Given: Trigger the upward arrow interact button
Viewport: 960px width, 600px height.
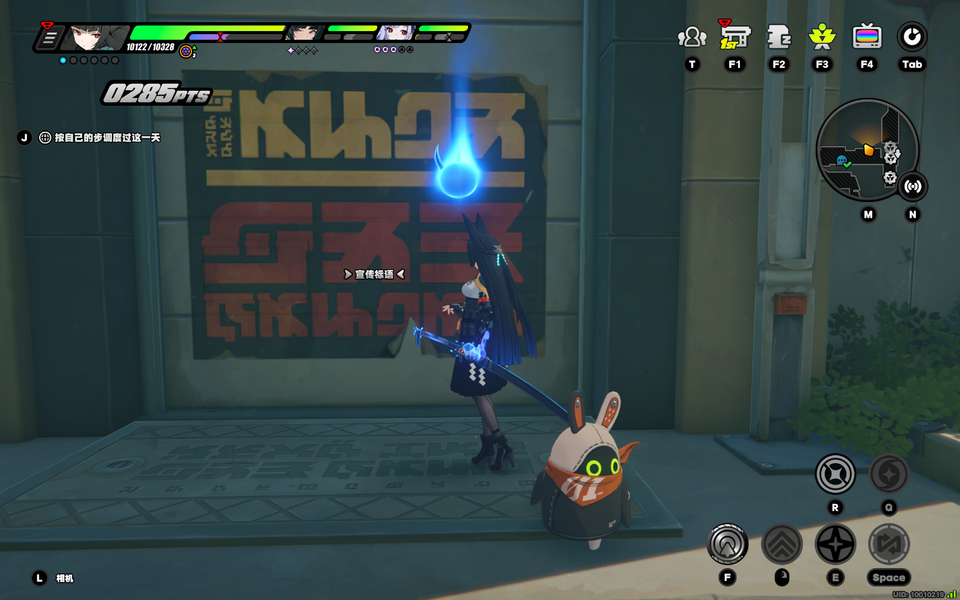Looking at the screenshot, I should pos(728,544).
